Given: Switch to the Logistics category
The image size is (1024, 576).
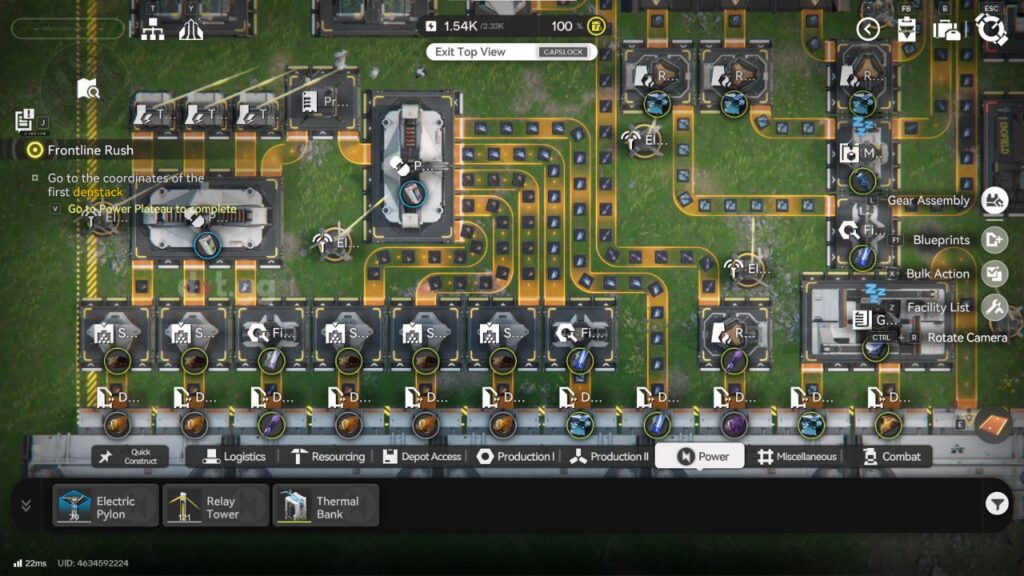Looking at the screenshot, I should pyautogui.click(x=235, y=456).
